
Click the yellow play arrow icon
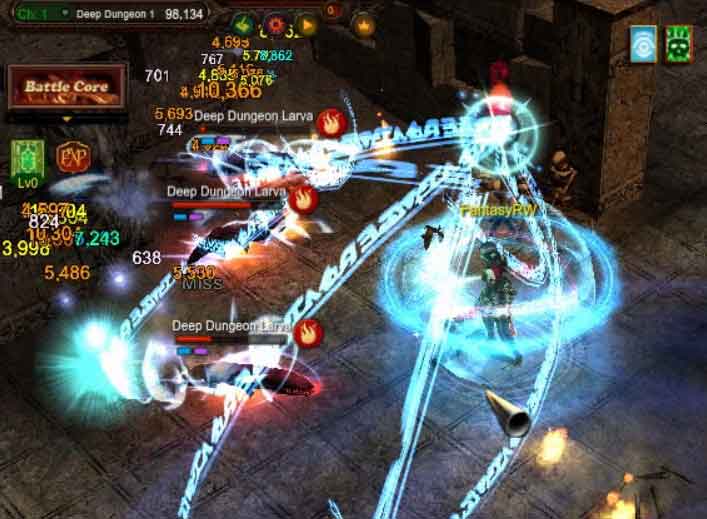click(x=306, y=22)
